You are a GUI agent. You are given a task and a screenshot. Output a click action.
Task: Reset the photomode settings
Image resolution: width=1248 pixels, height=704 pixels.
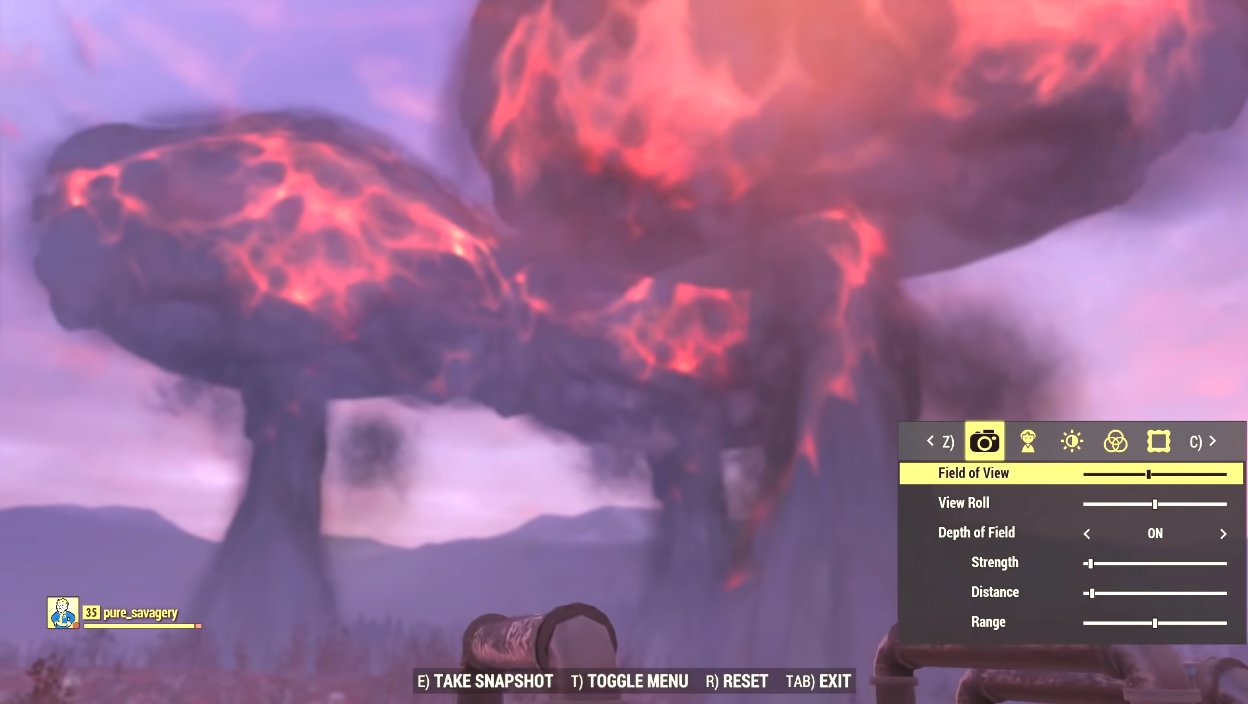[x=737, y=682]
